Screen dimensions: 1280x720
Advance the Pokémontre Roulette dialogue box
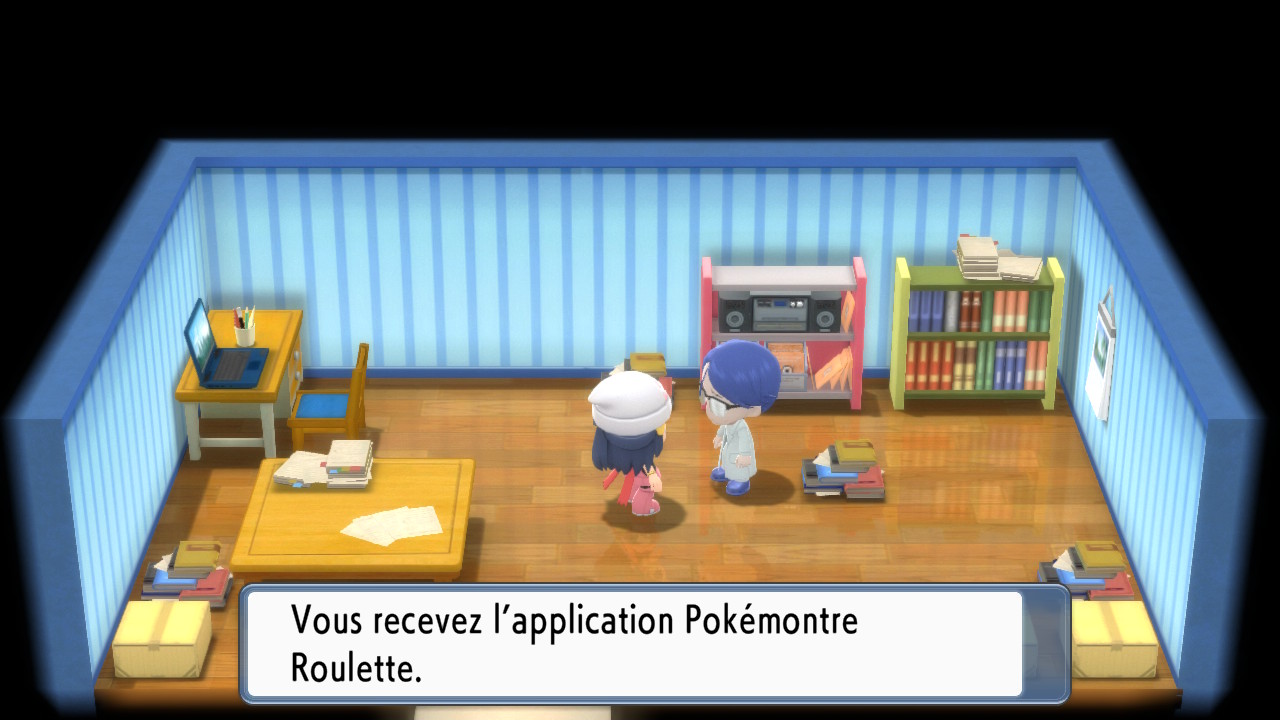click(x=655, y=643)
